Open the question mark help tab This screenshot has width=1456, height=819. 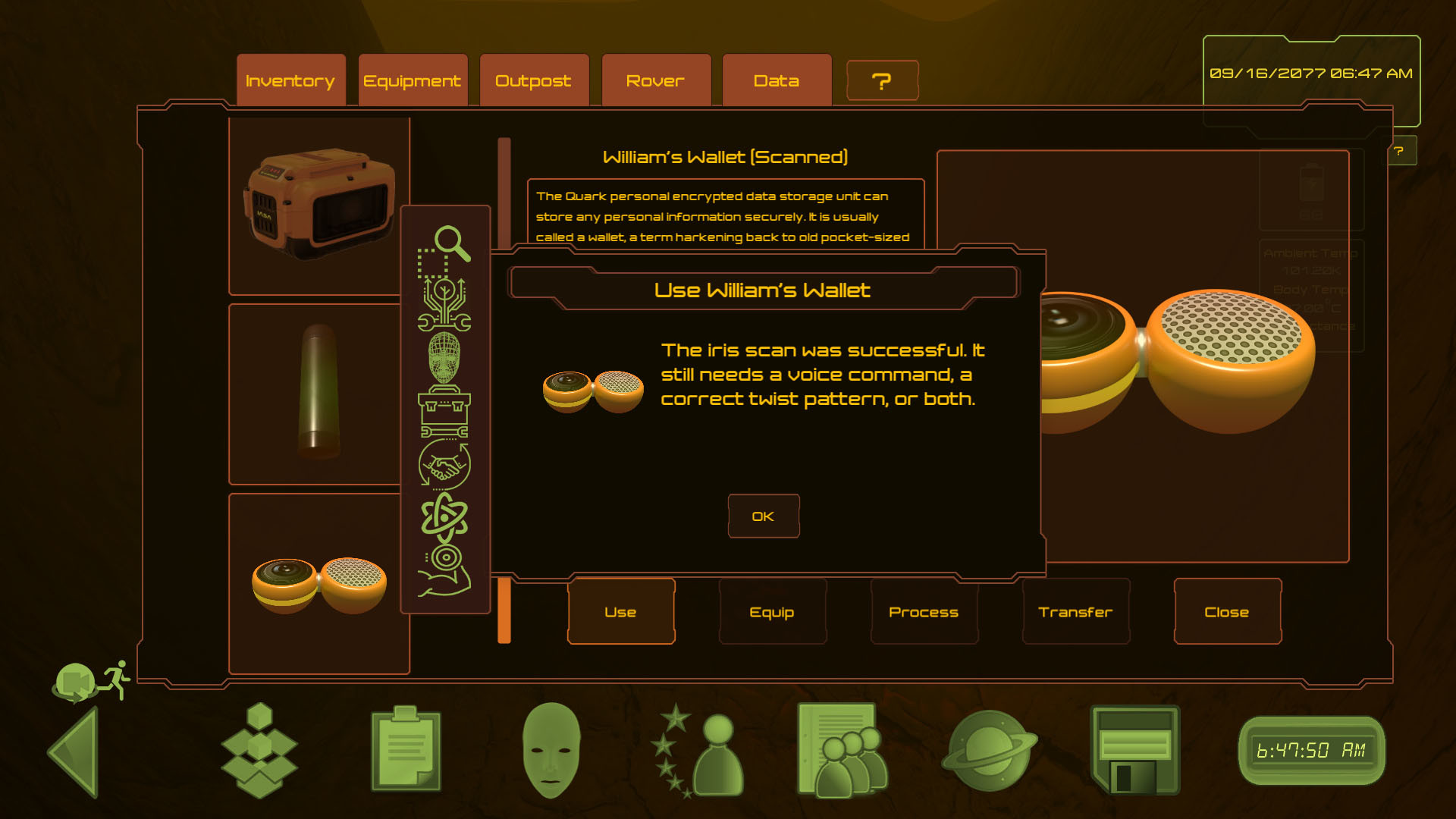pos(881,80)
